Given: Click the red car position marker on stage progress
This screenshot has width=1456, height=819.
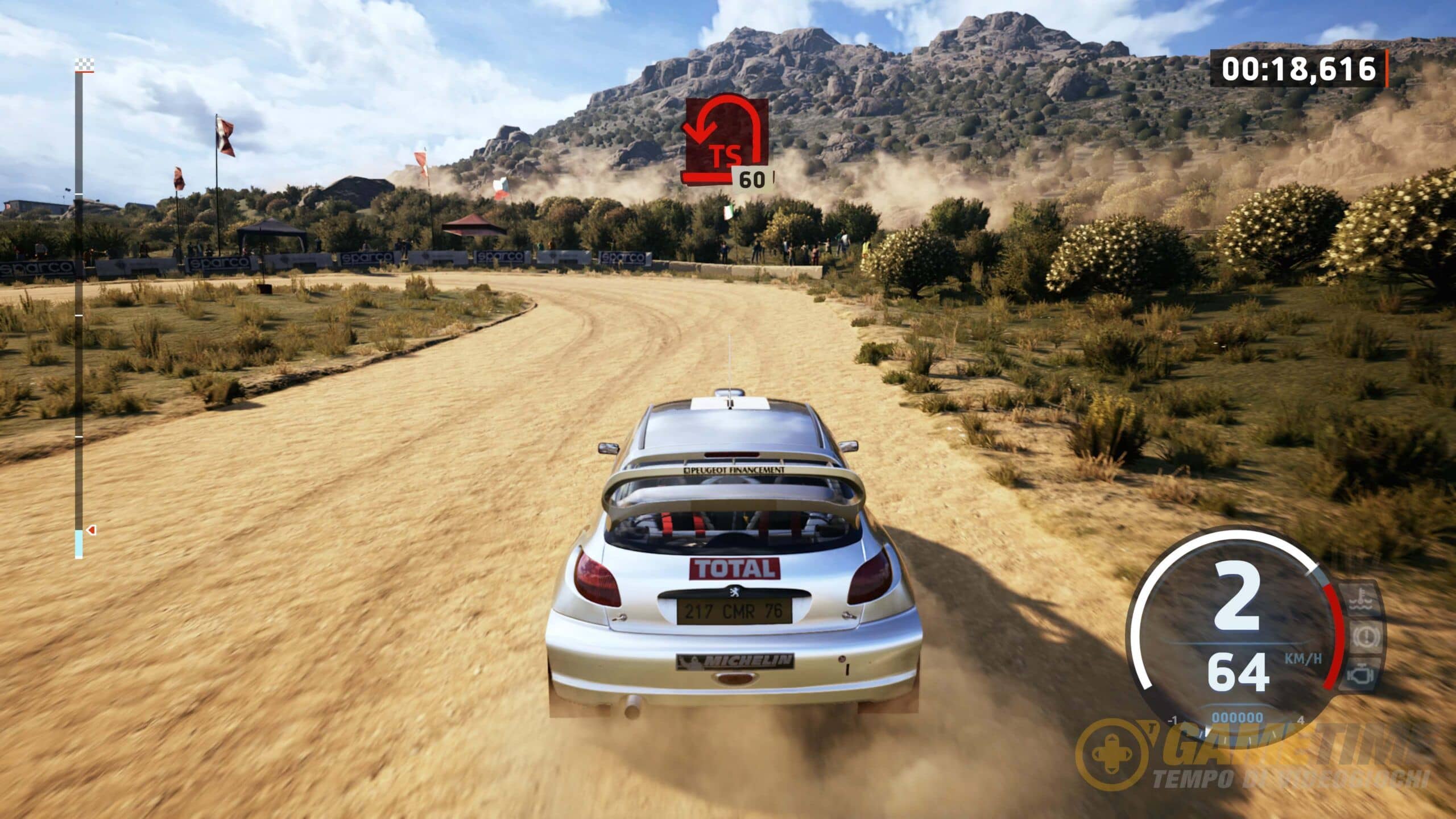Looking at the screenshot, I should point(92,530).
